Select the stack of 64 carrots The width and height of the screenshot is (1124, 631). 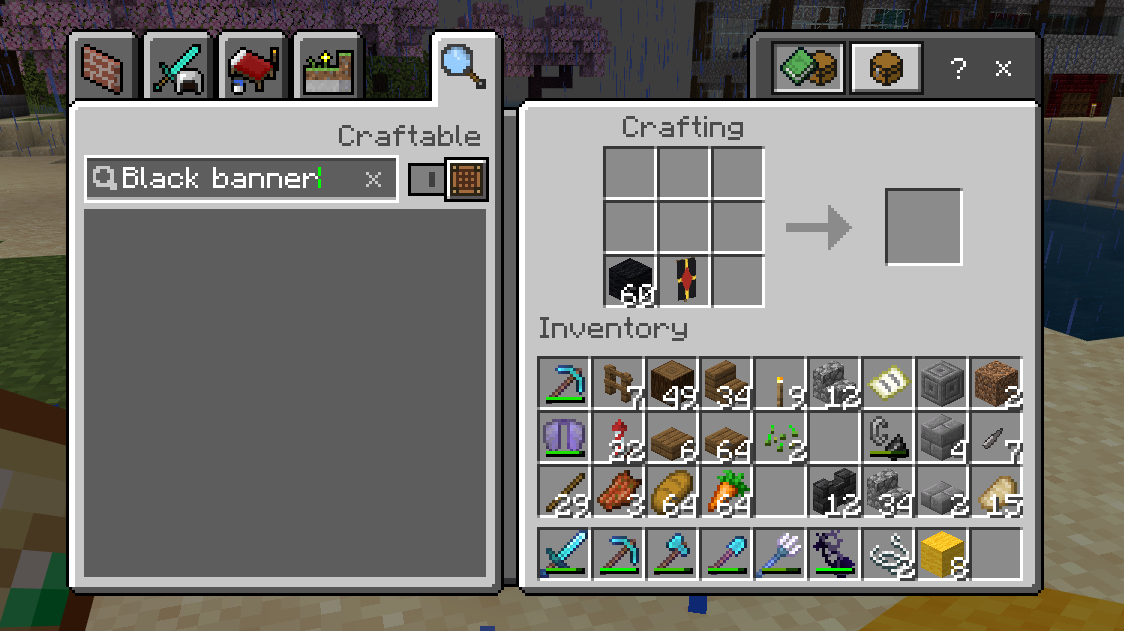[726, 491]
